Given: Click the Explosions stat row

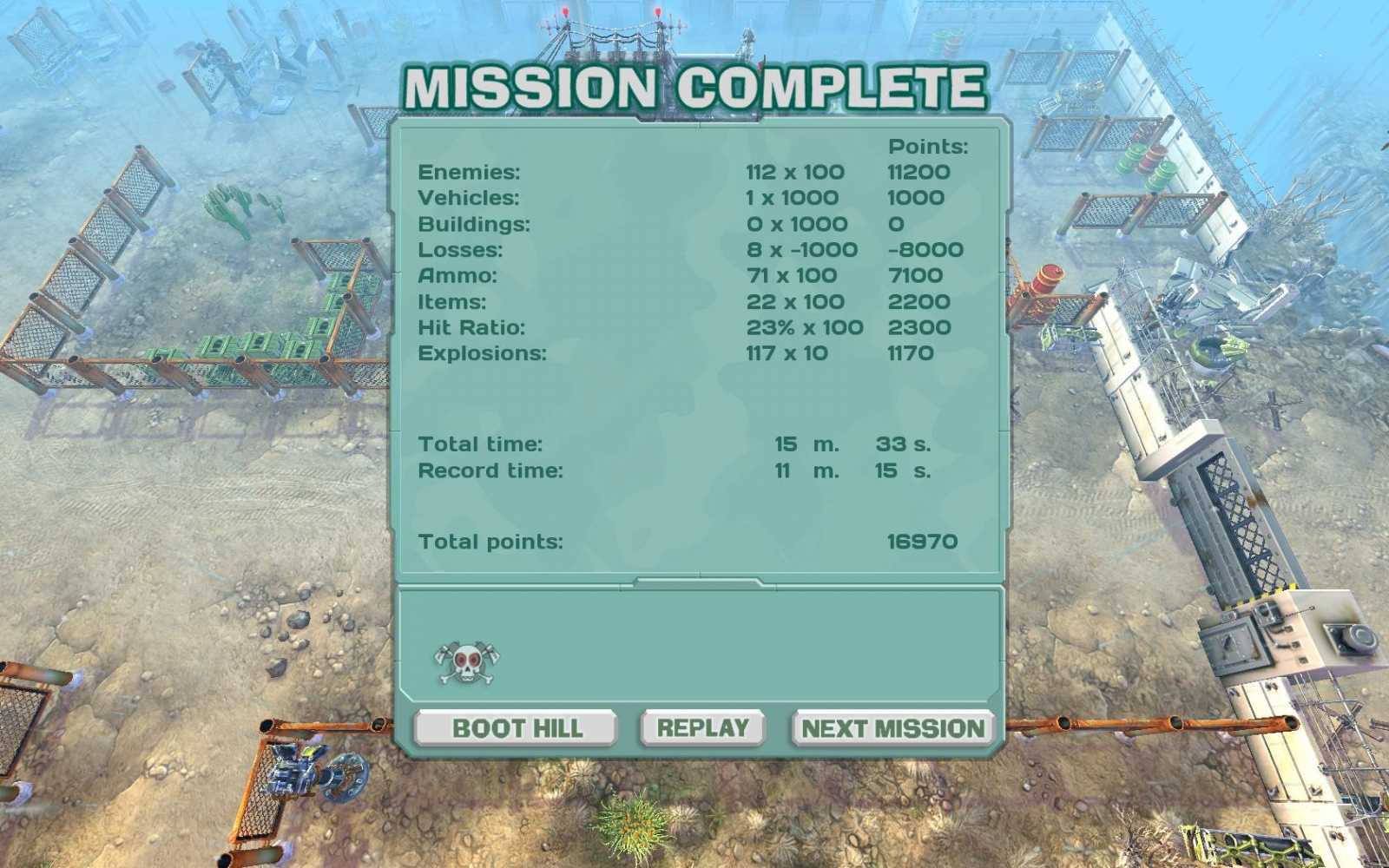Looking at the screenshot, I should click(x=483, y=353).
